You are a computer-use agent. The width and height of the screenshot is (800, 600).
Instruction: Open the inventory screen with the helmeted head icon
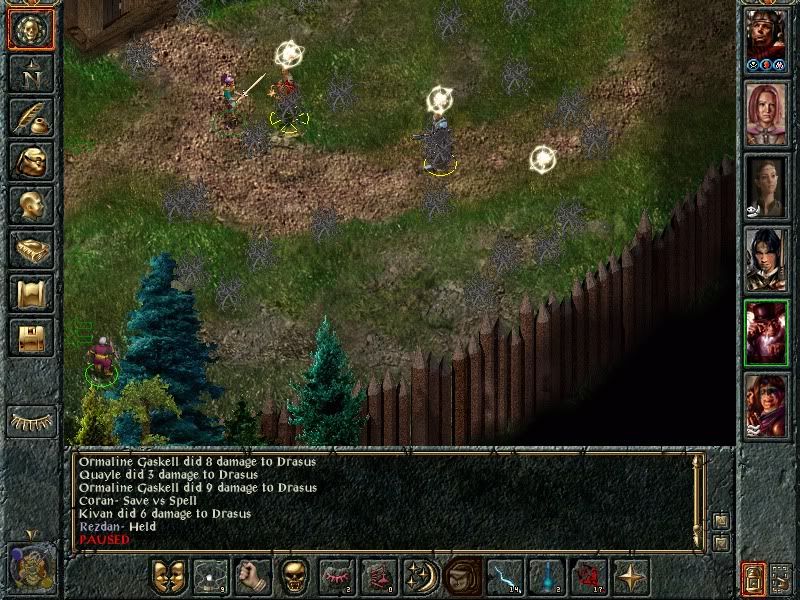click(x=30, y=161)
